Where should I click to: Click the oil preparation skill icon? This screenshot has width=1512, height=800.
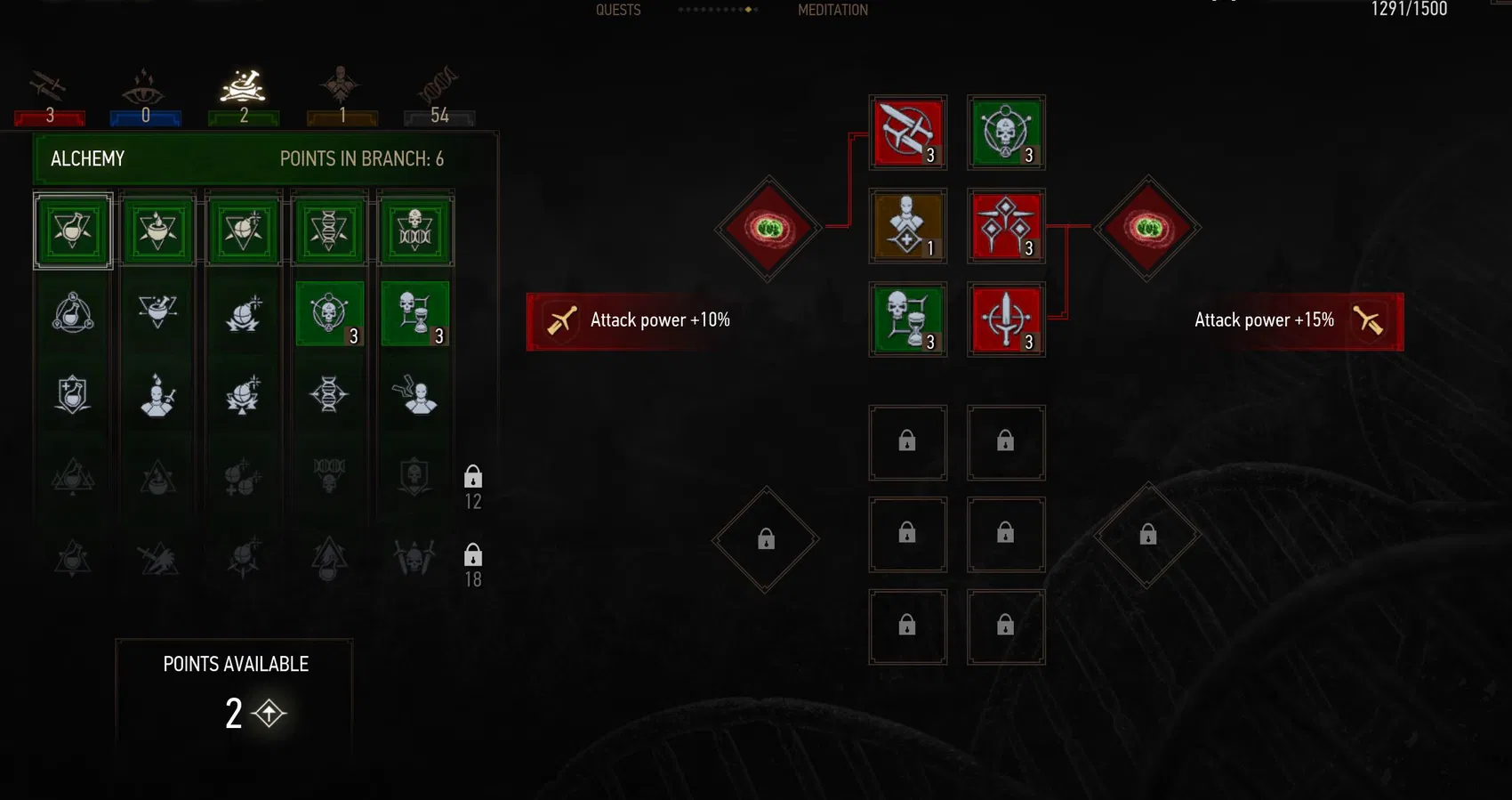click(x=157, y=230)
